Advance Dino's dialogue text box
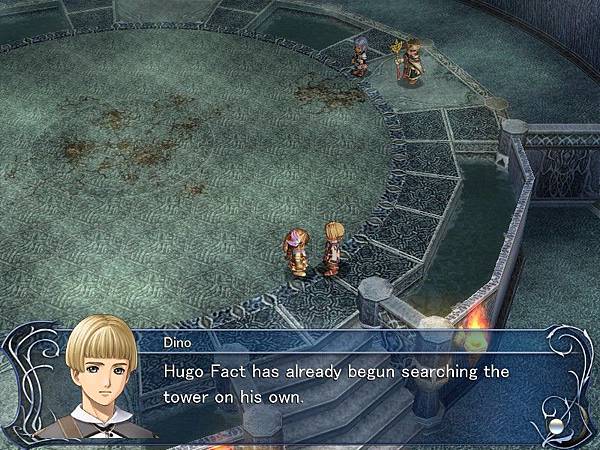The width and height of the screenshot is (600, 450). (340, 385)
